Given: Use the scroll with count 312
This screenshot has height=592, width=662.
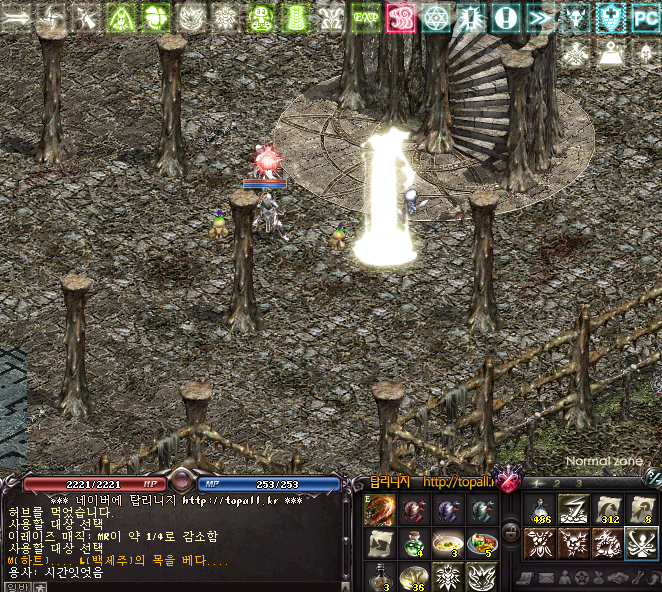Looking at the screenshot, I should coord(607,510).
